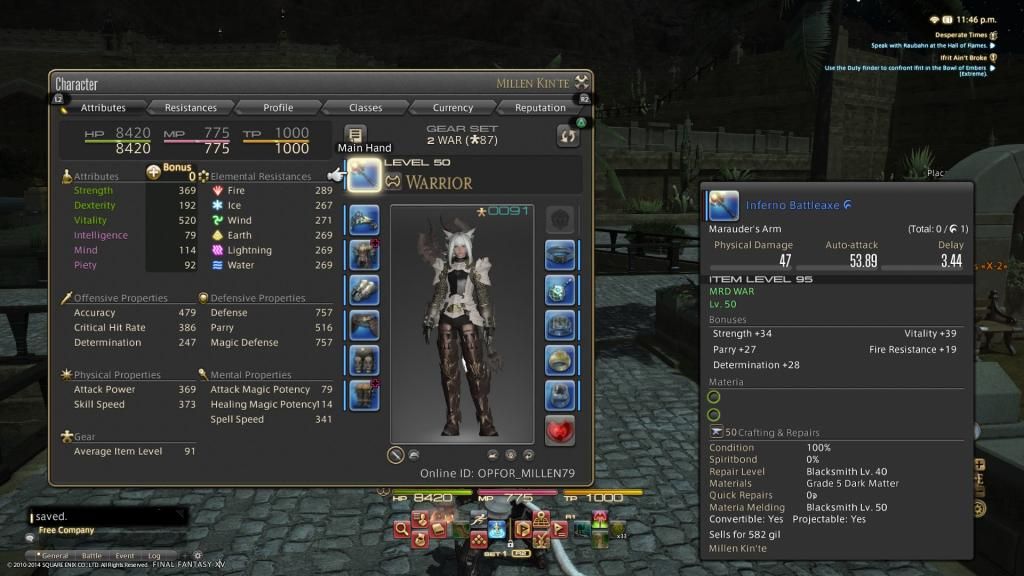Toggle the weapon display button under portrait
This screenshot has height=576, width=1024.
396,454
